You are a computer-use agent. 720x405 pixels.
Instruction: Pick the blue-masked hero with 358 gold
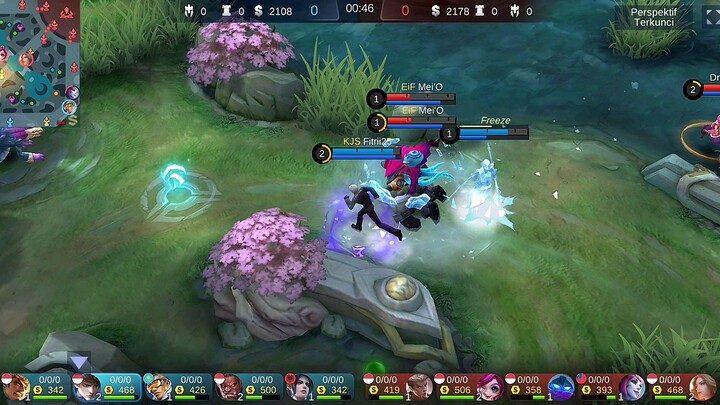coord(561,386)
